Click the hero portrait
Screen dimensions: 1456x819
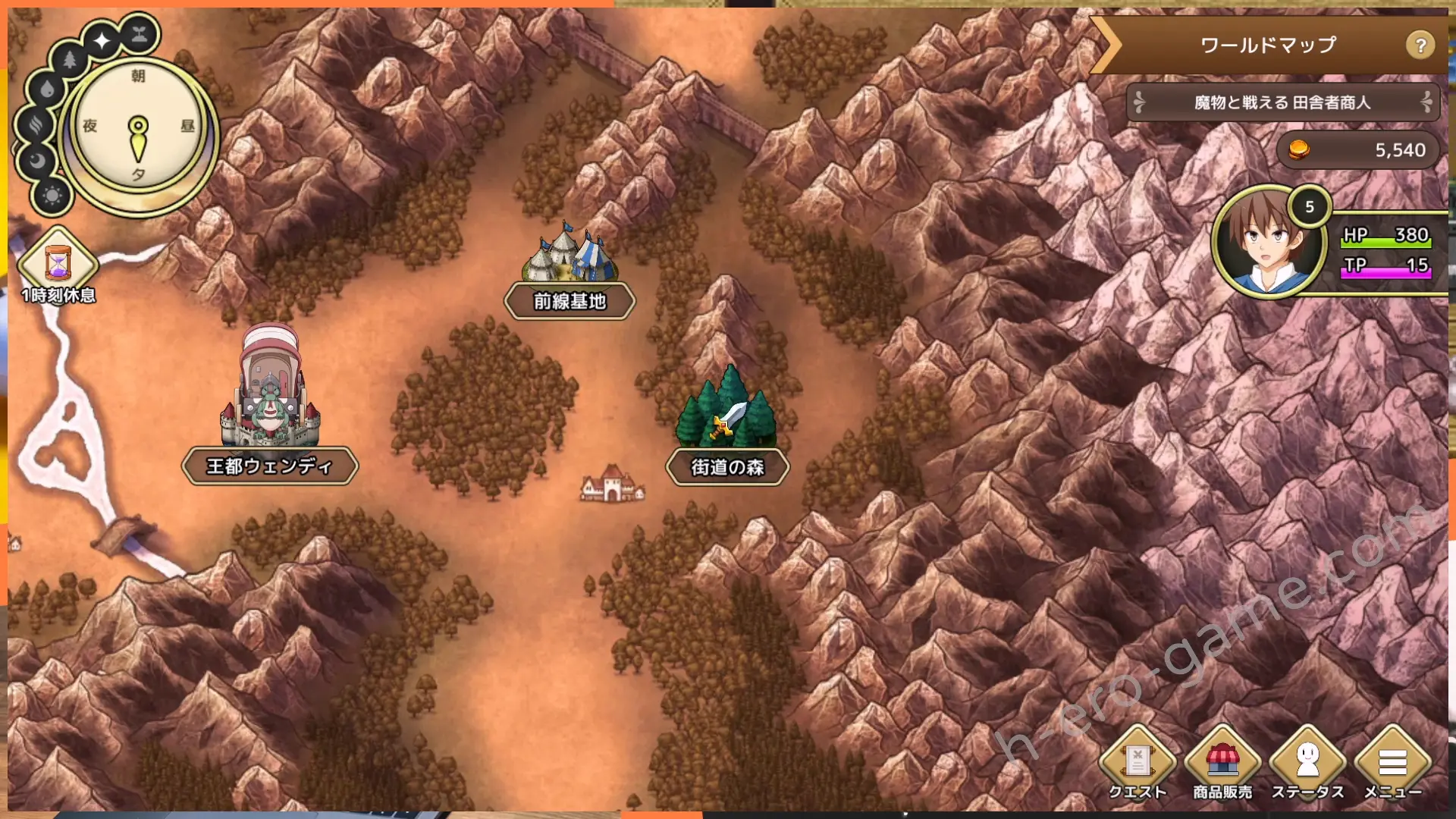click(1268, 243)
